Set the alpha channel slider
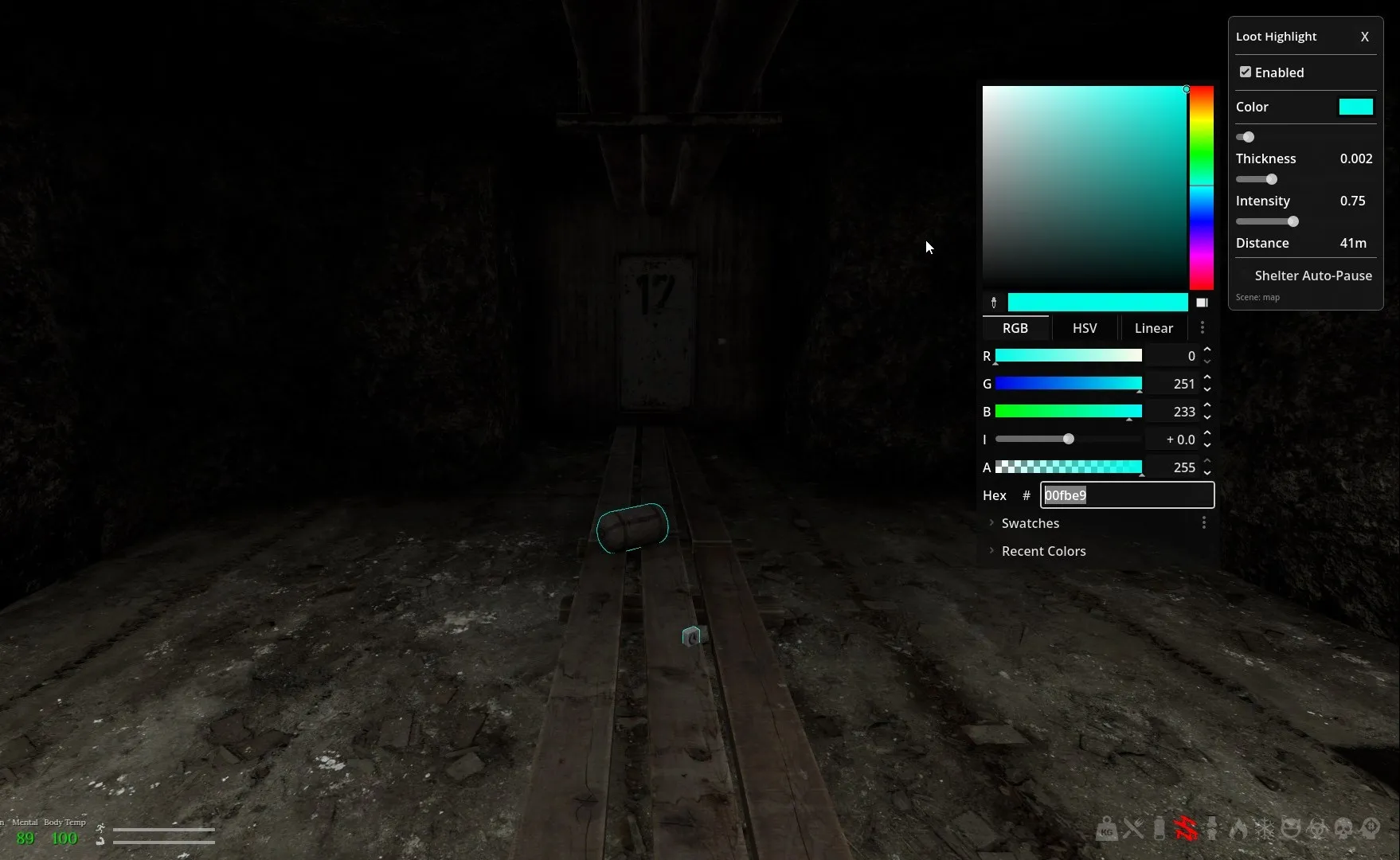The image size is (1400, 860). 1068,467
